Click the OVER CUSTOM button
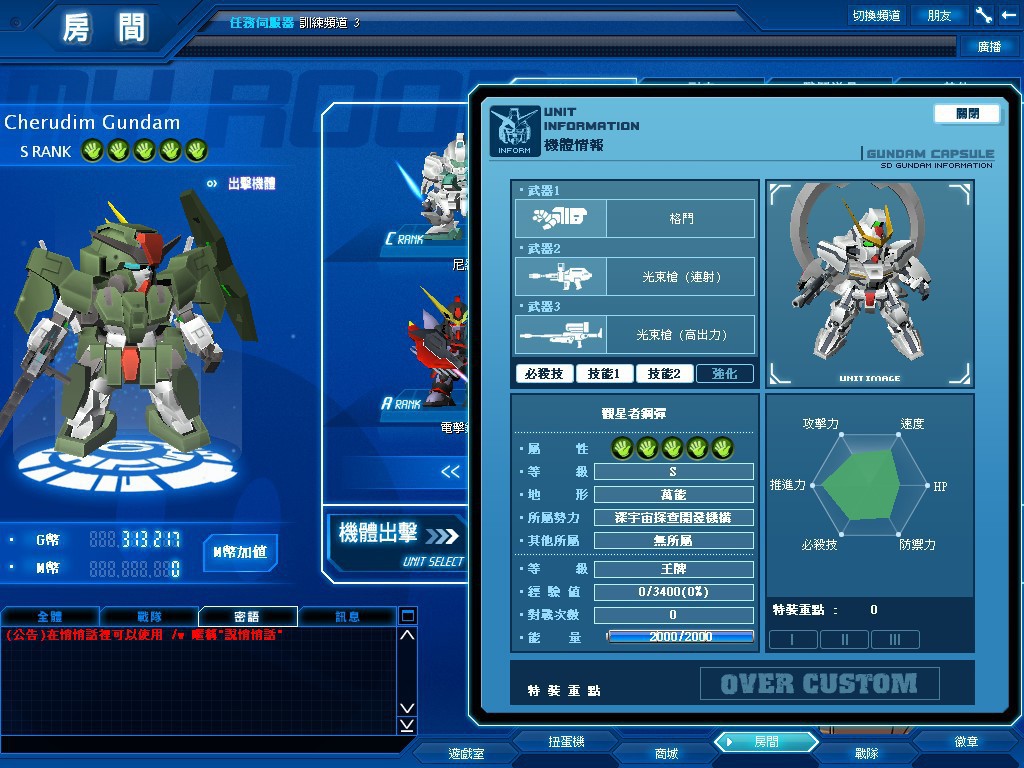This screenshot has height=768, width=1024. tap(819, 684)
